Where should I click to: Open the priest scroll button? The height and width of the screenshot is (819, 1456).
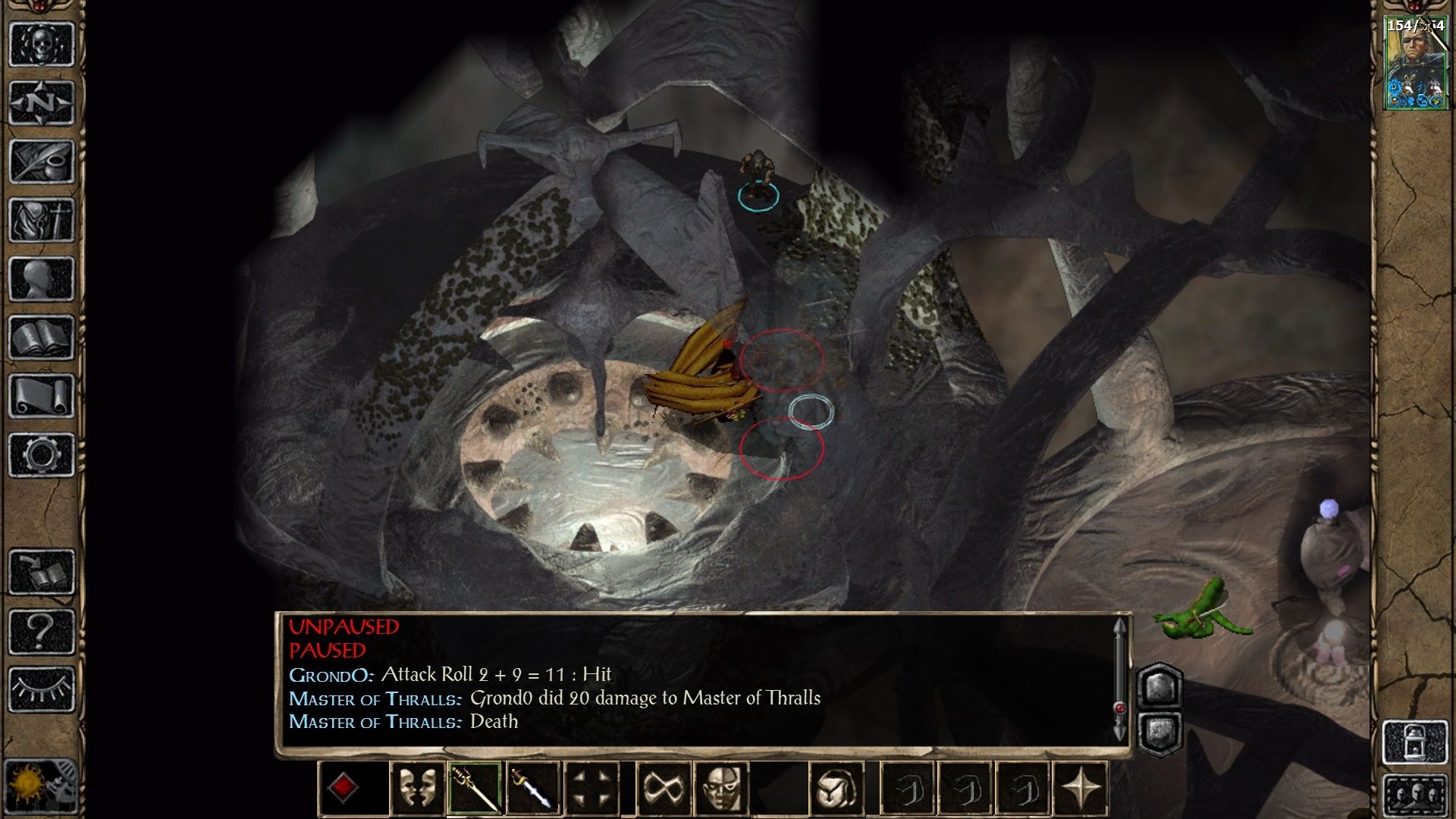tap(42, 396)
